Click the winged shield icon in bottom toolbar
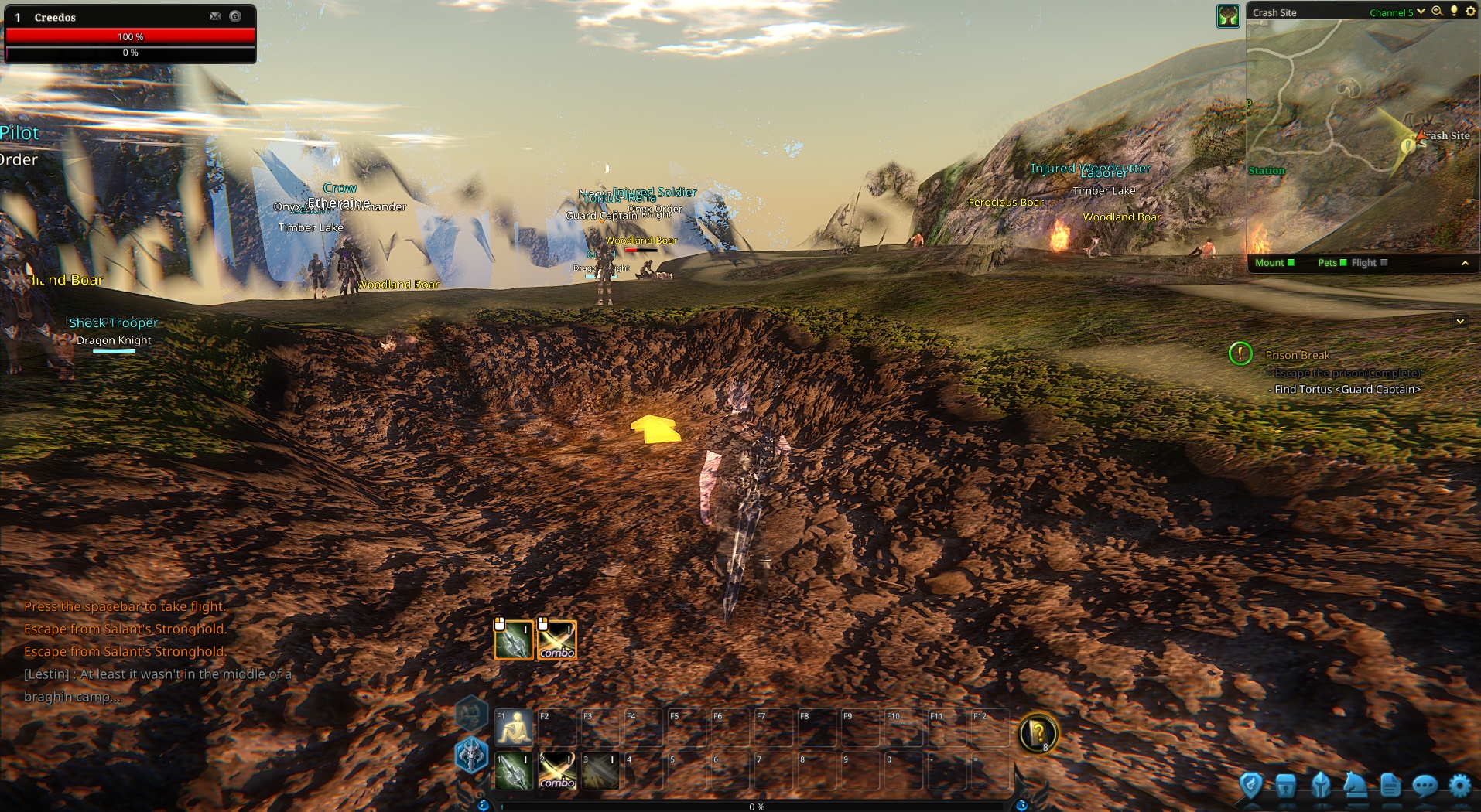This screenshot has height=812, width=1481. click(1250, 785)
